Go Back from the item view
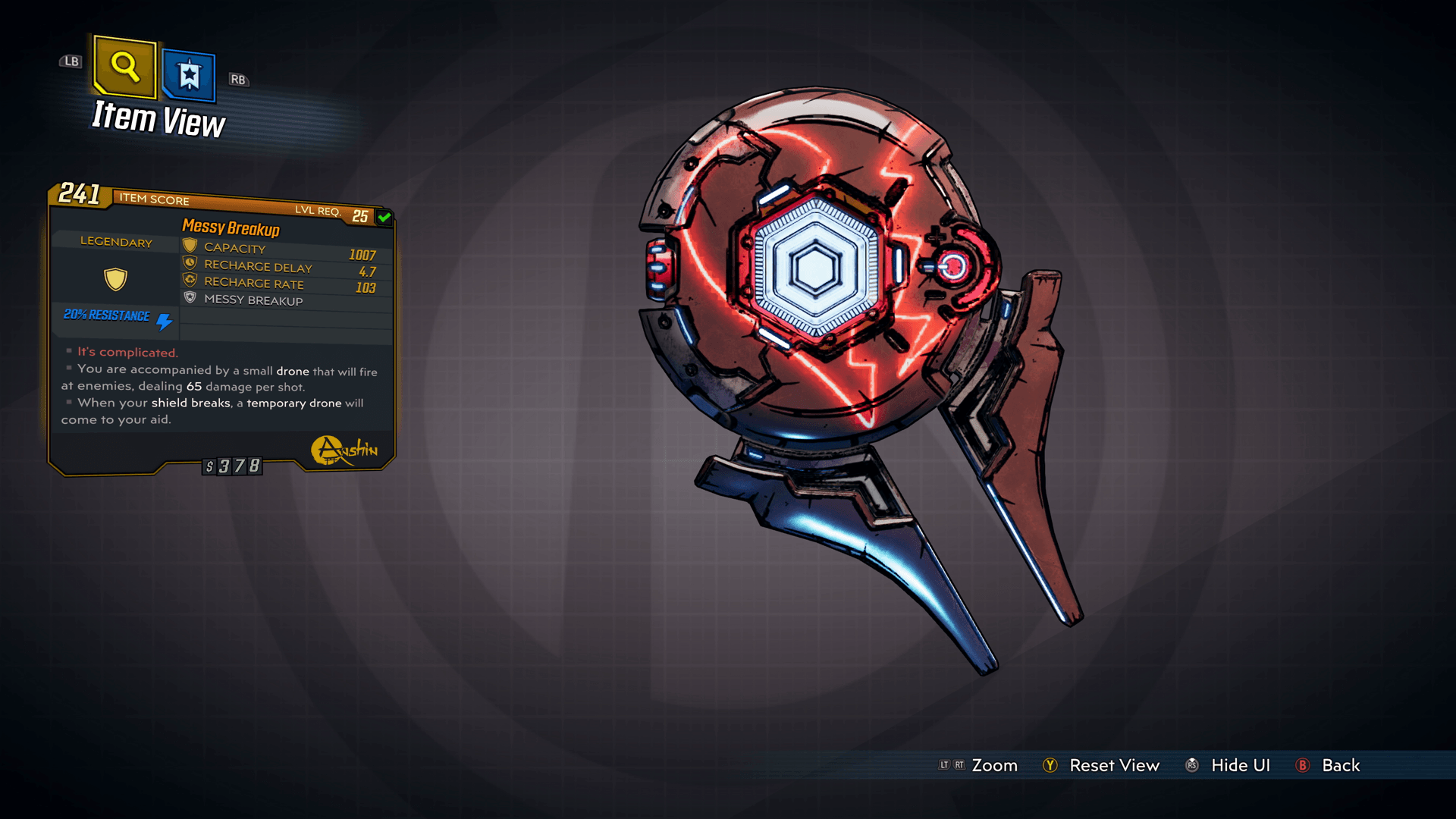The width and height of the screenshot is (1456, 819). click(1340, 765)
